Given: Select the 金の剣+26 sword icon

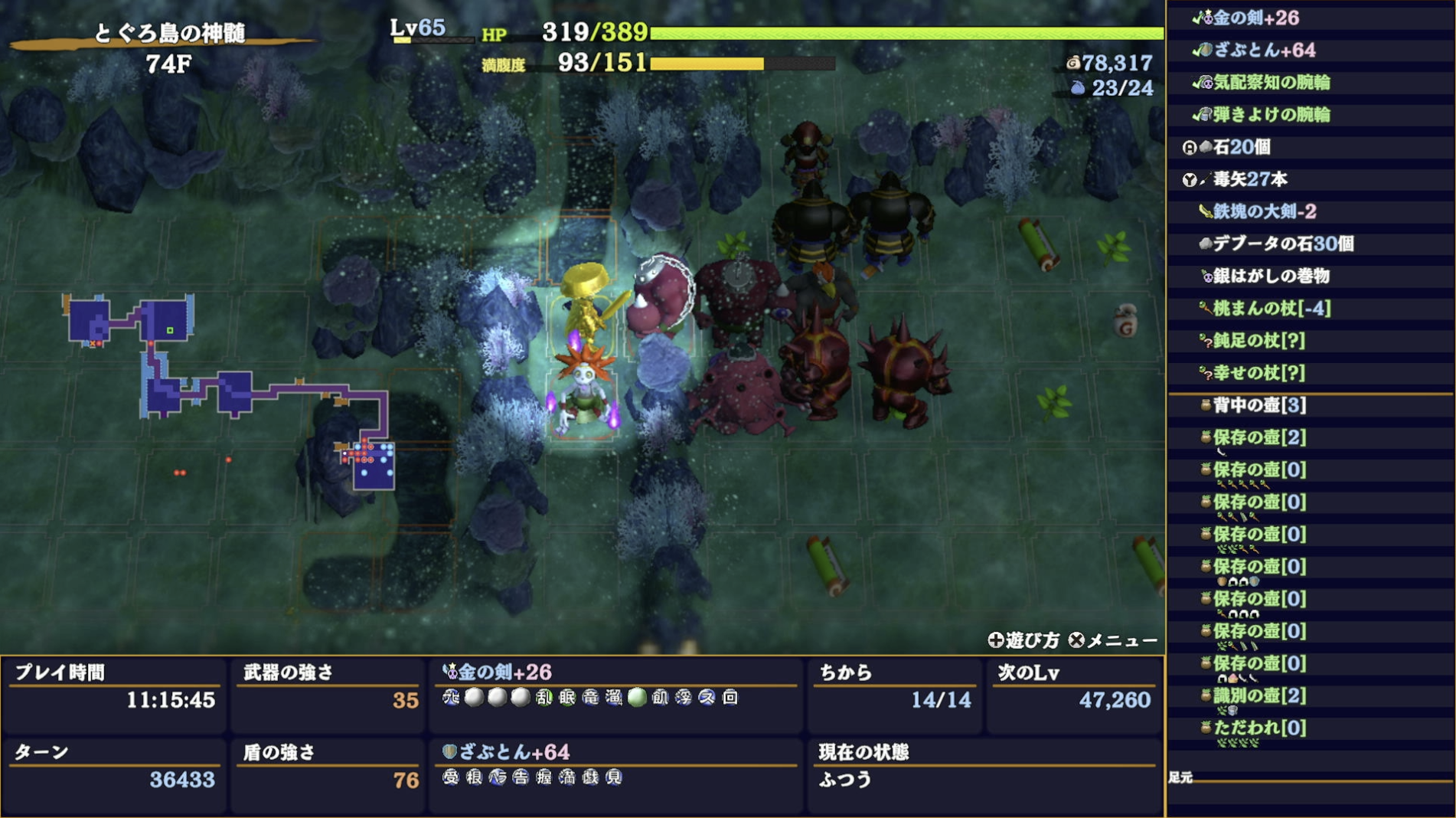Looking at the screenshot, I should pos(1209,19).
